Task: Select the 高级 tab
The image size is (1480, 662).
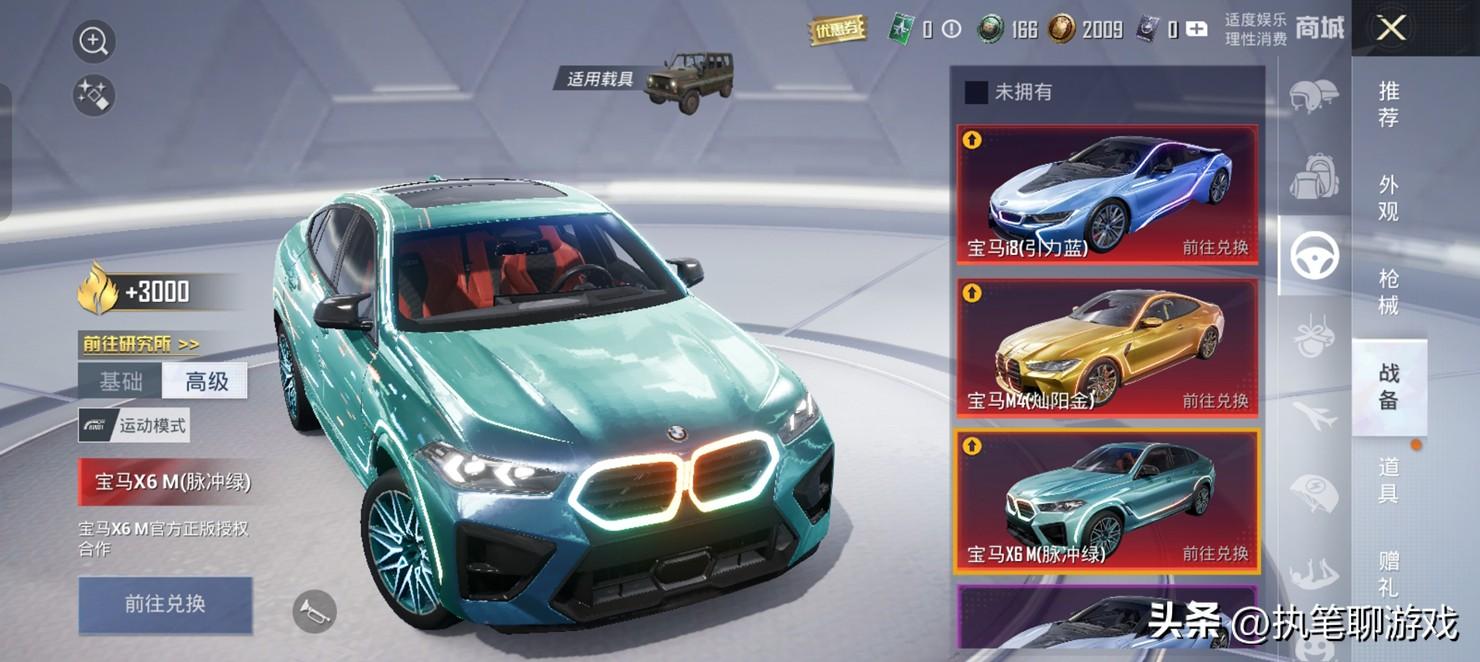Action: coord(206,381)
